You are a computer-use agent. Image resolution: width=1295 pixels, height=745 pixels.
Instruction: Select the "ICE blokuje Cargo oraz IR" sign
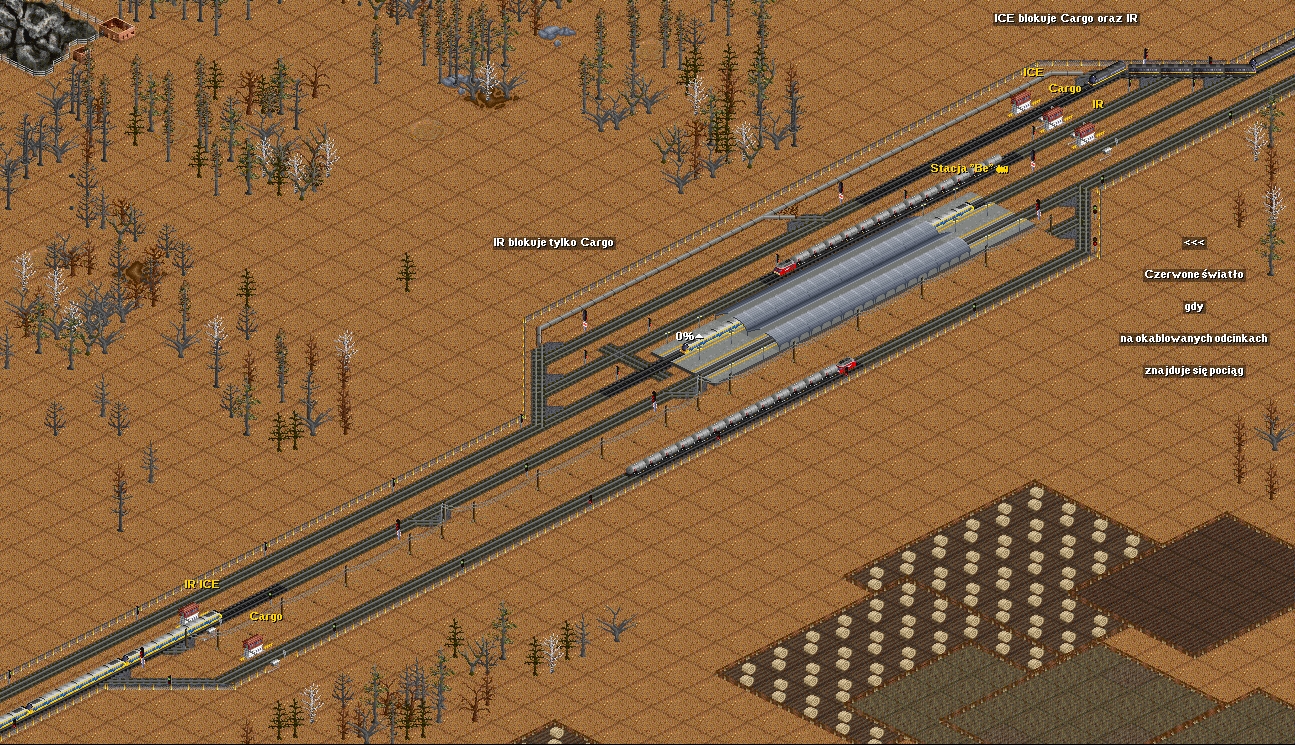(1065, 18)
